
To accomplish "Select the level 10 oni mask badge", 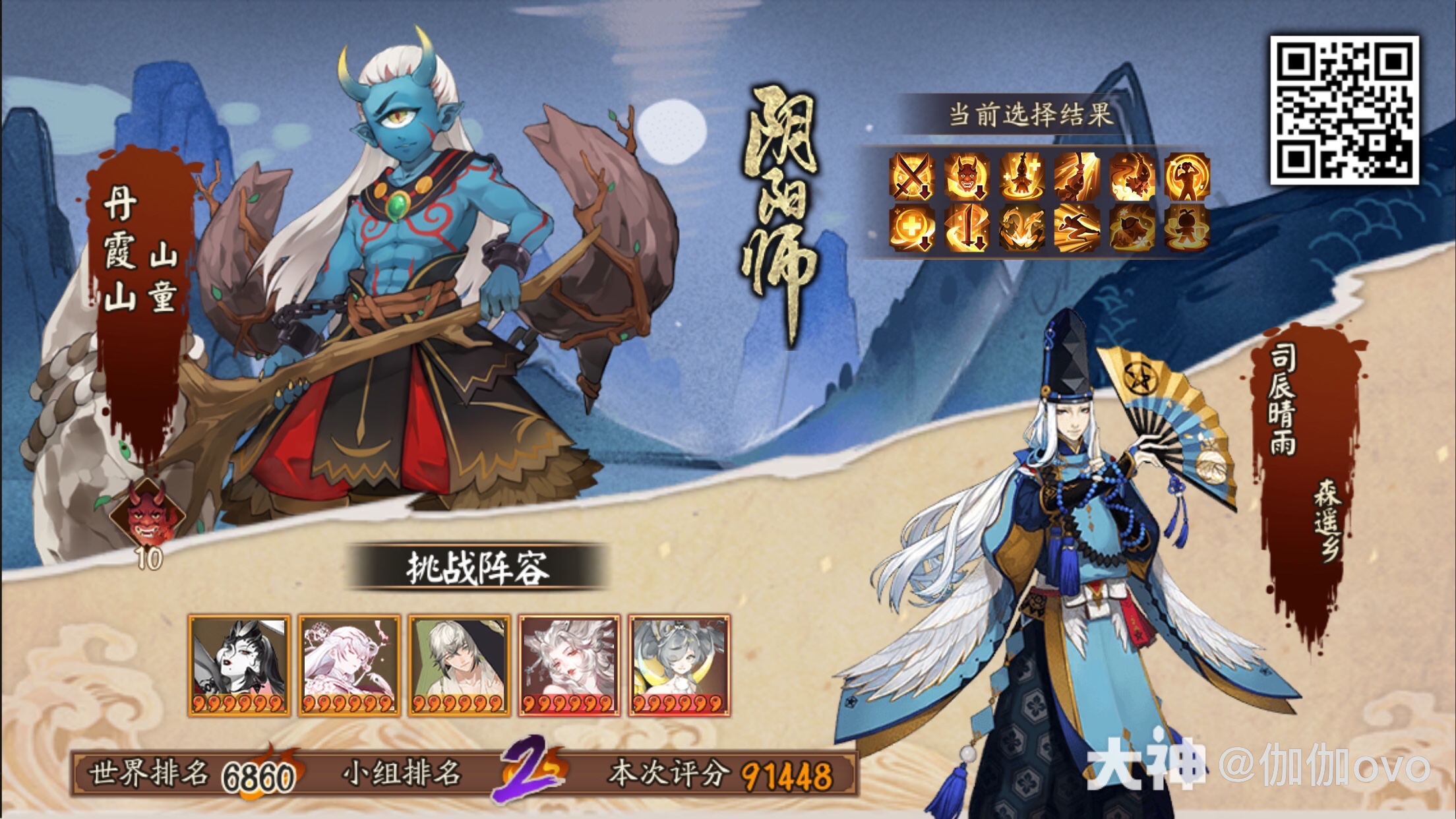I will 148,521.
